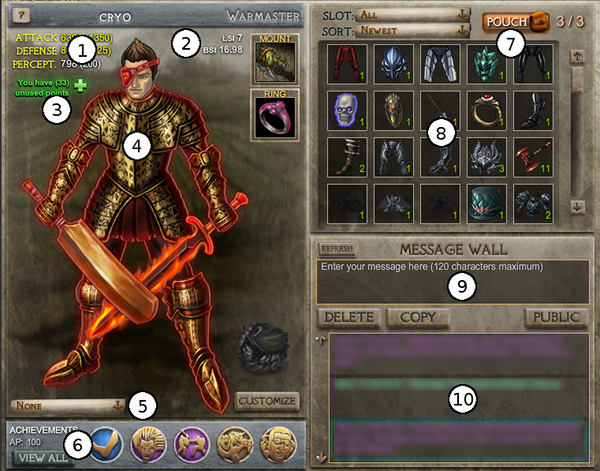
Task: View all achievements
Action: pos(44,457)
